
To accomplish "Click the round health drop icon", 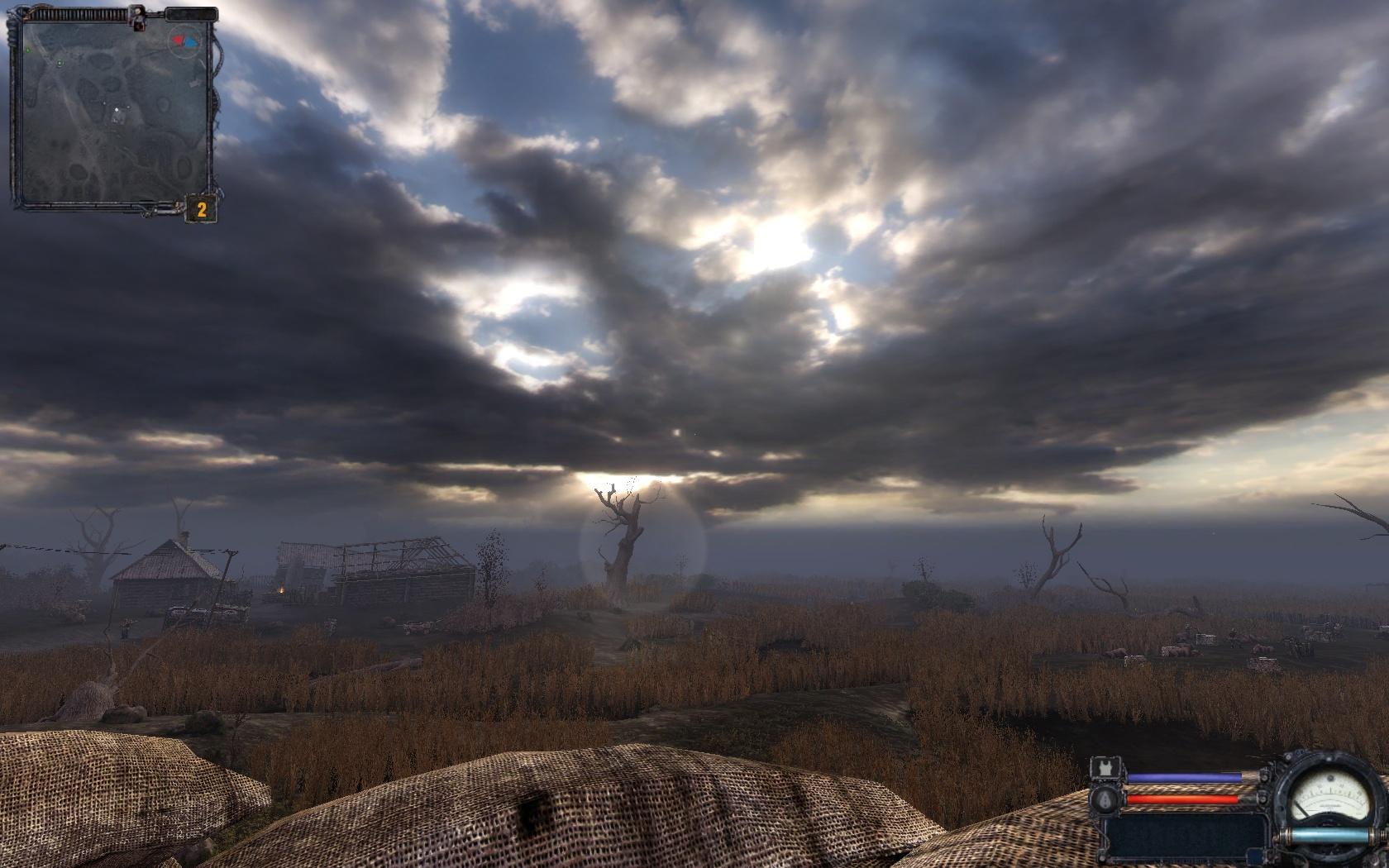I will pos(1105,799).
